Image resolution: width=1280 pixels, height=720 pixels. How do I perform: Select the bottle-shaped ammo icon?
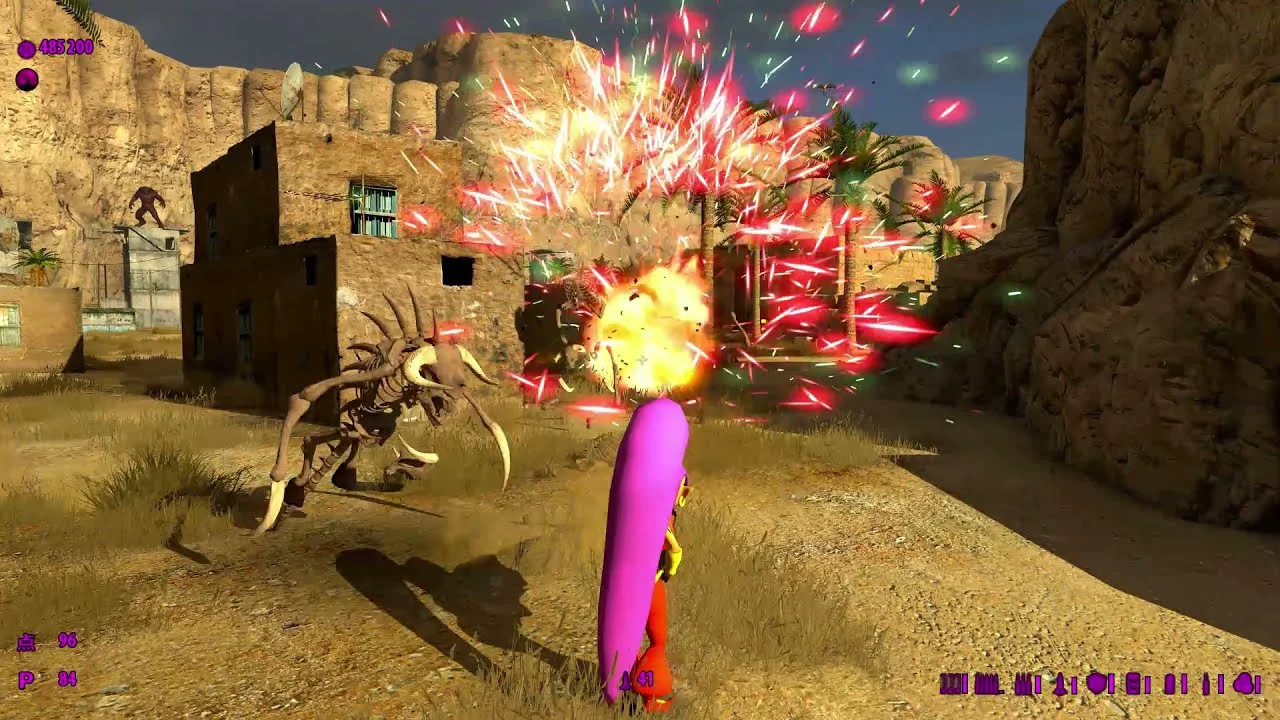tap(1206, 684)
